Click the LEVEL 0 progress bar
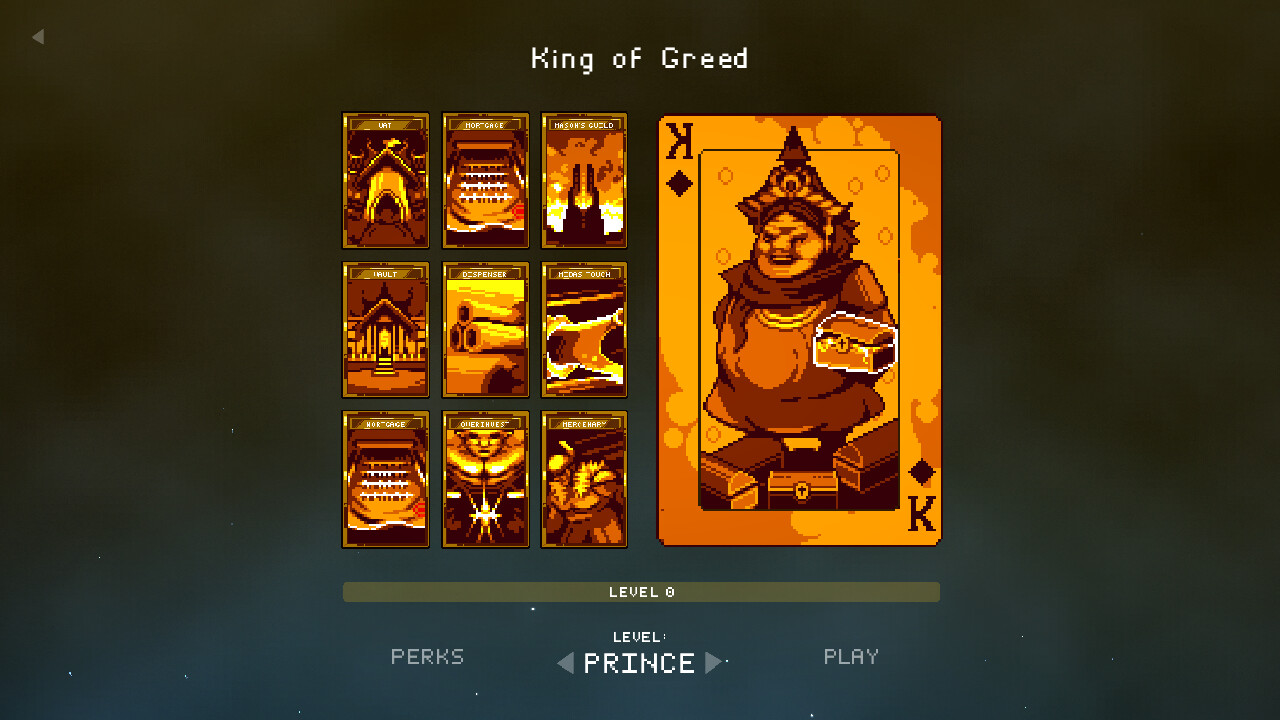The height and width of the screenshot is (720, 1280). (640, 592)
